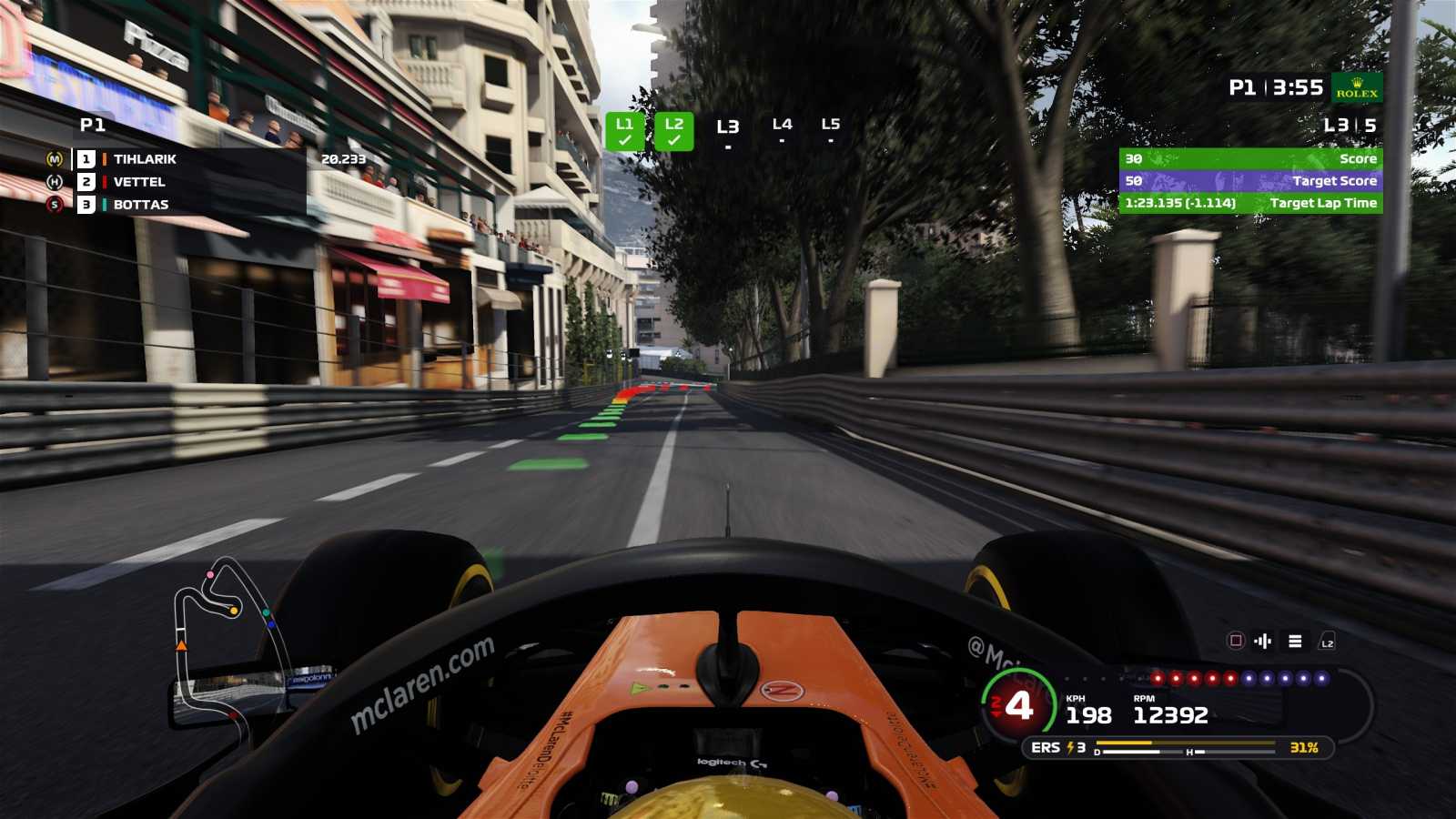This screenshot has height=819, width=1456.
Task: Click the Target Score 50 row
Action: [1251, 181]
